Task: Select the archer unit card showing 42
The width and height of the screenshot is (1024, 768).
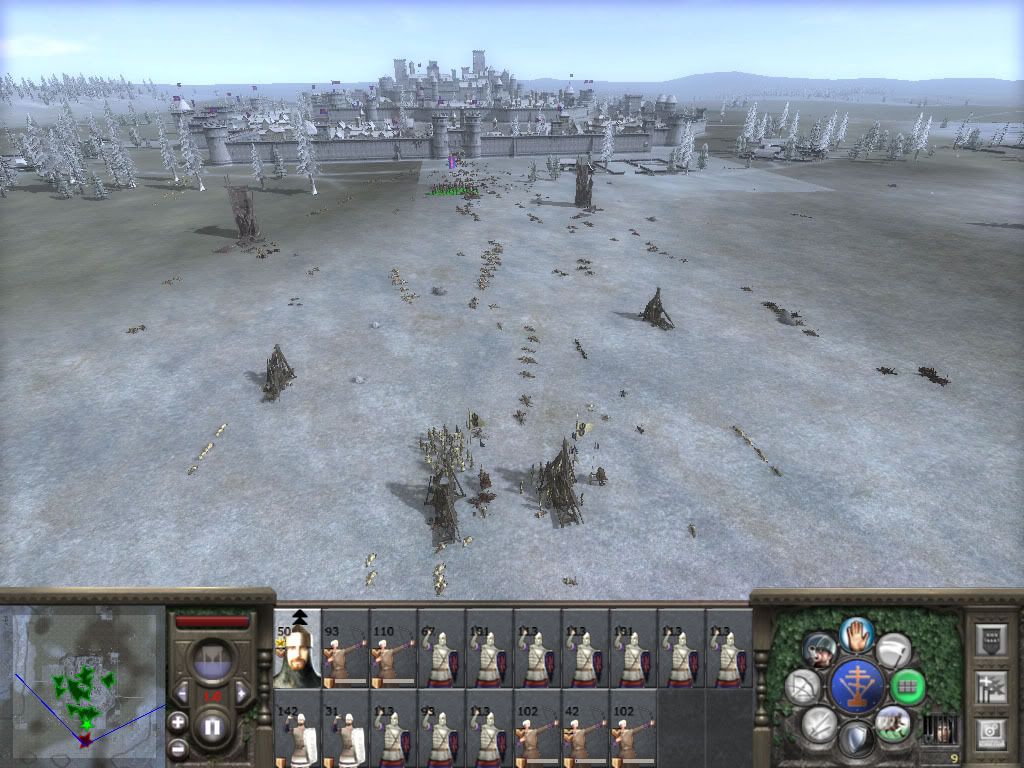Action: click(585, 729)
